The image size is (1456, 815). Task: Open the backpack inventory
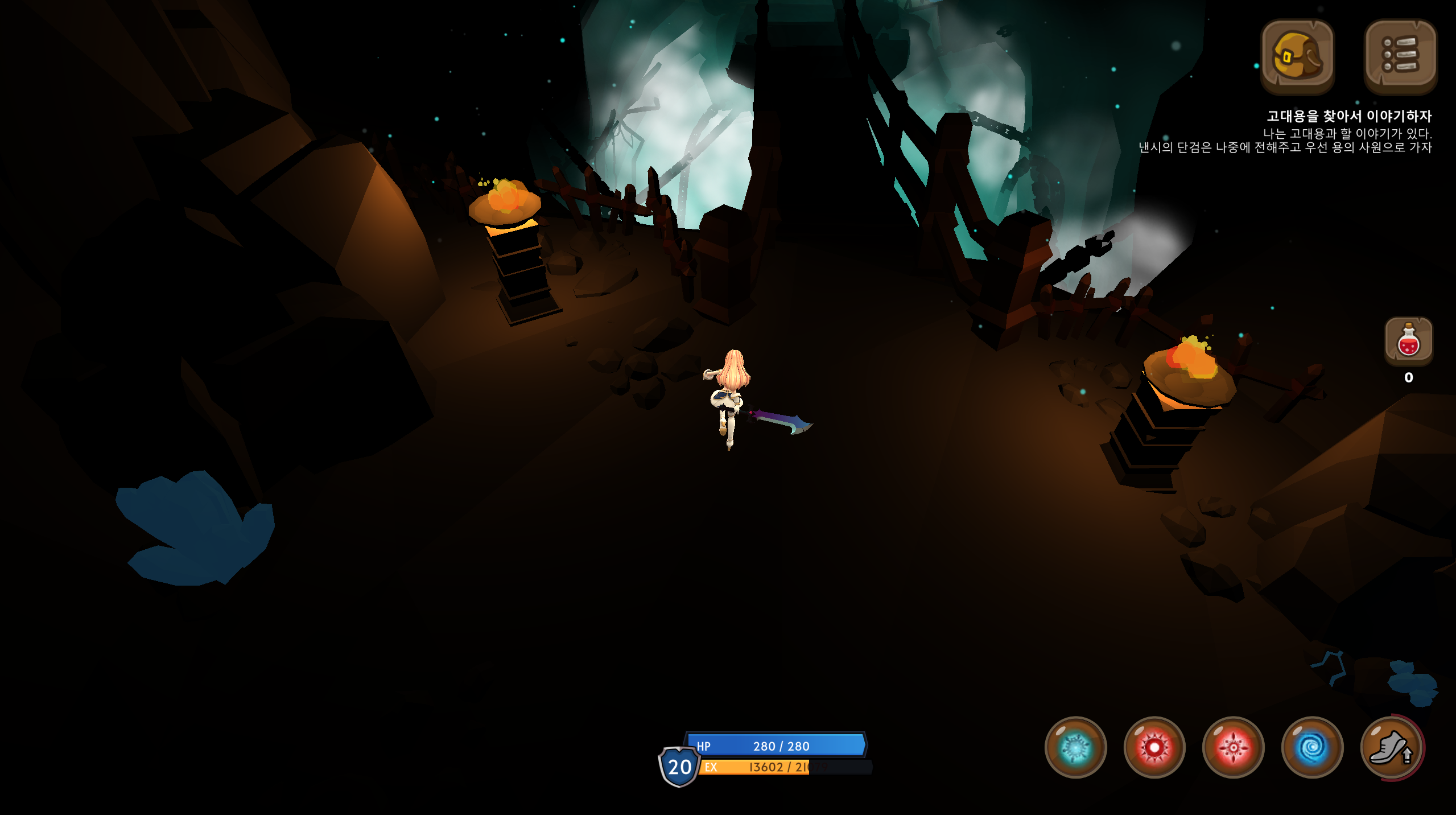click(x=1297, y=56)
